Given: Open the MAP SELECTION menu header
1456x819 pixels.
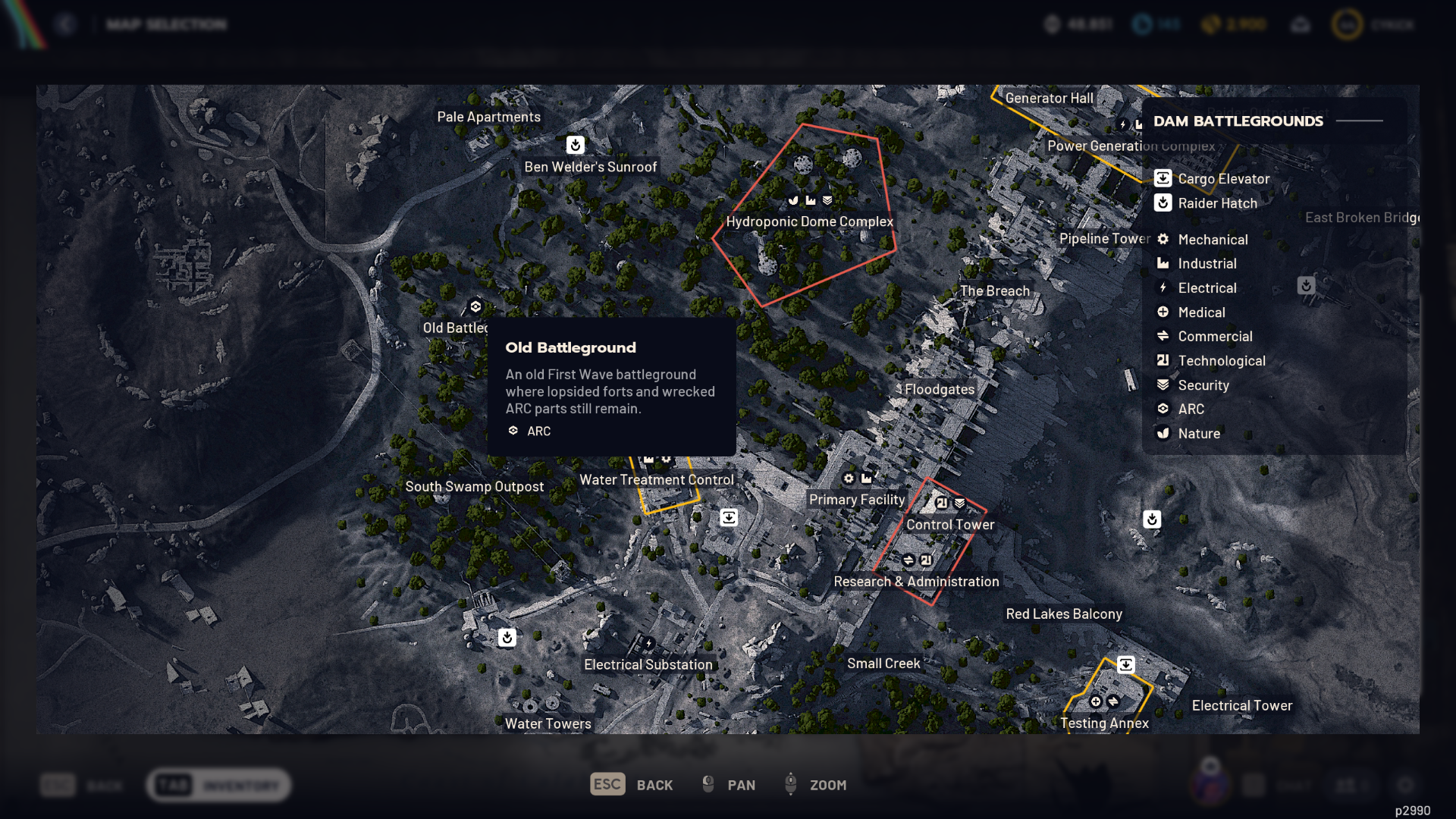Looking at the screenshot, I should [165, 24].
